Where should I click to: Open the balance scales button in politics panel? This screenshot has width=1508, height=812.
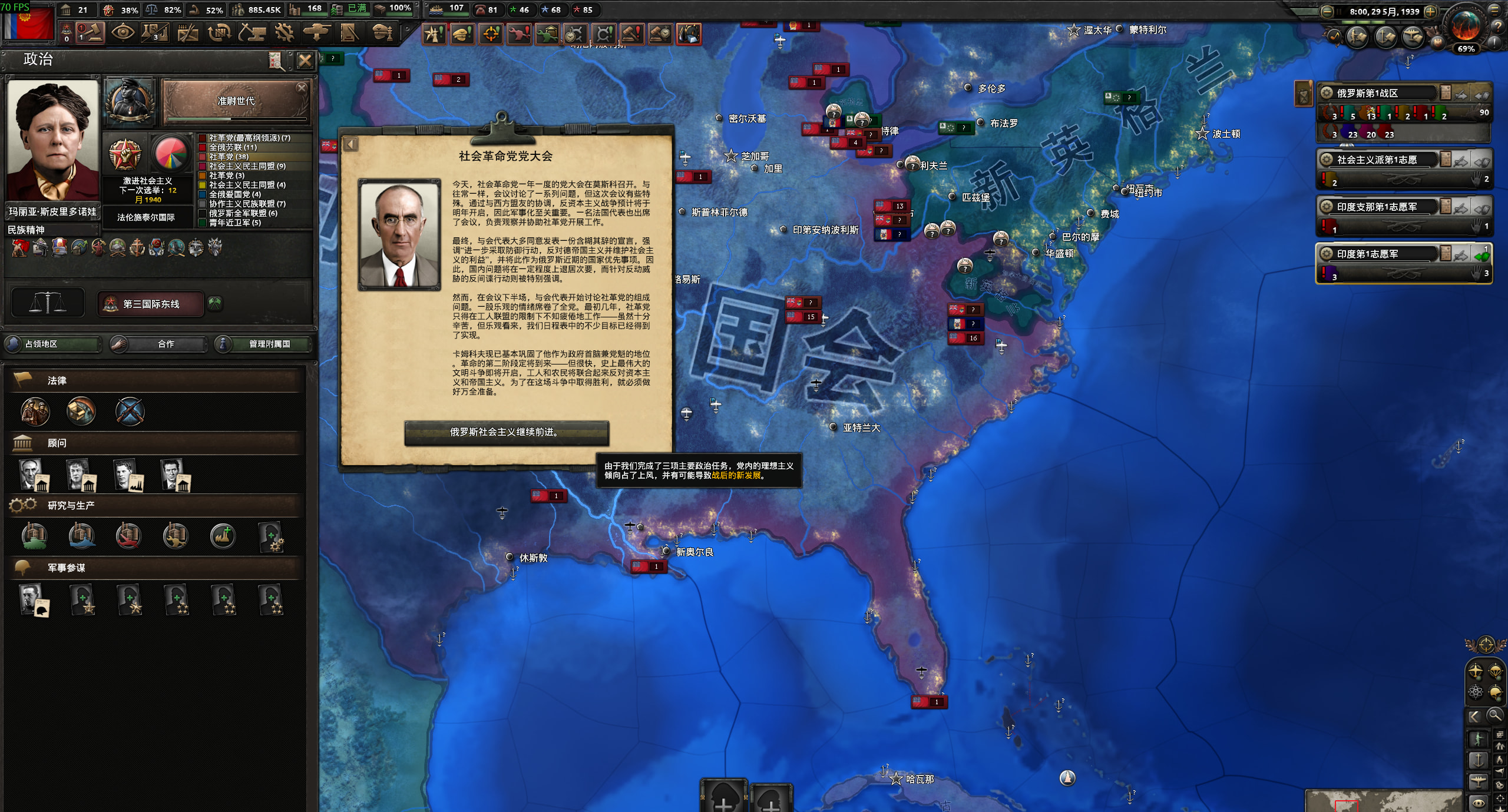tap(48, 304)
